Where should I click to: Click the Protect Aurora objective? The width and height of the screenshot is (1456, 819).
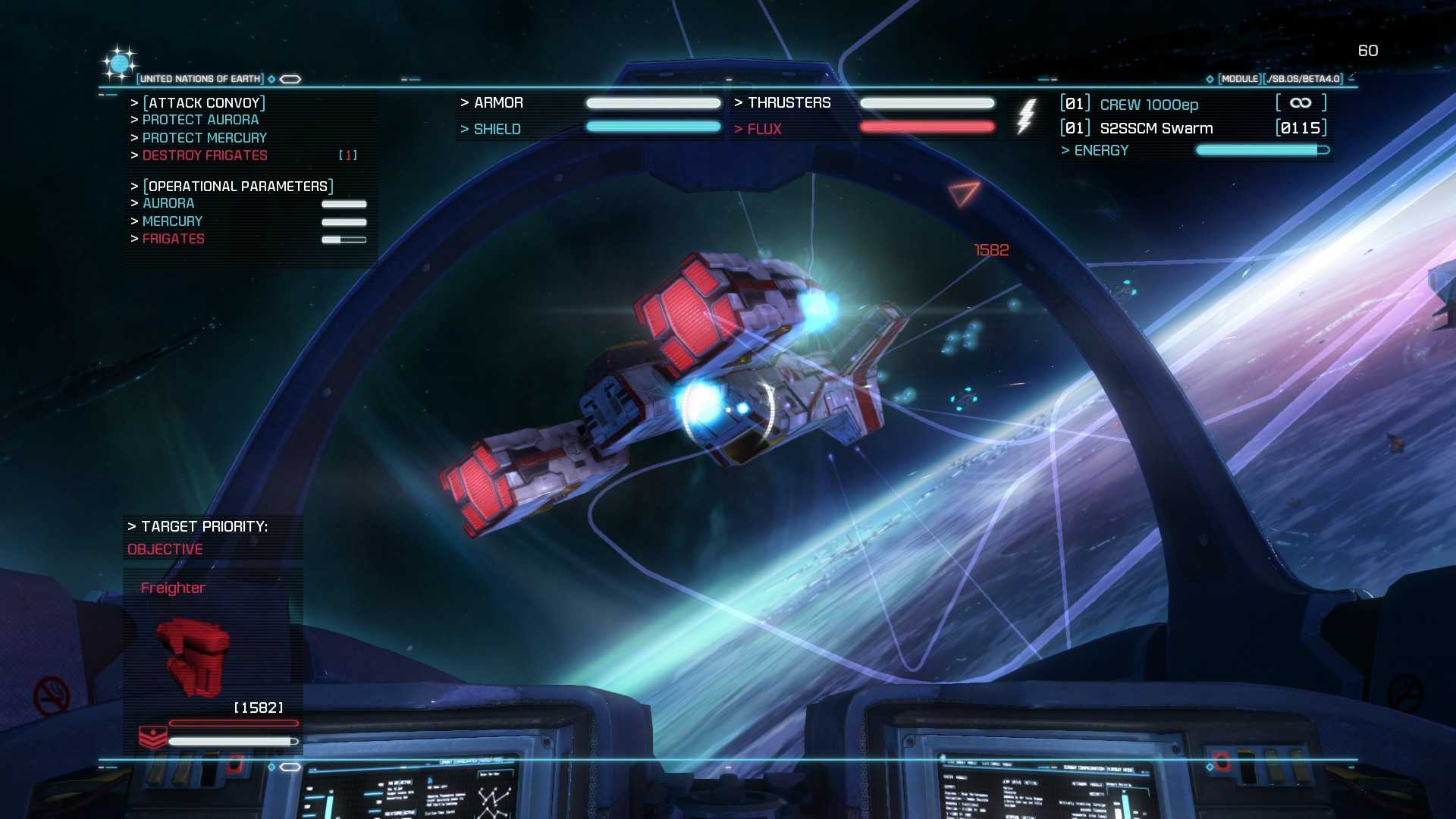(200, 120)
